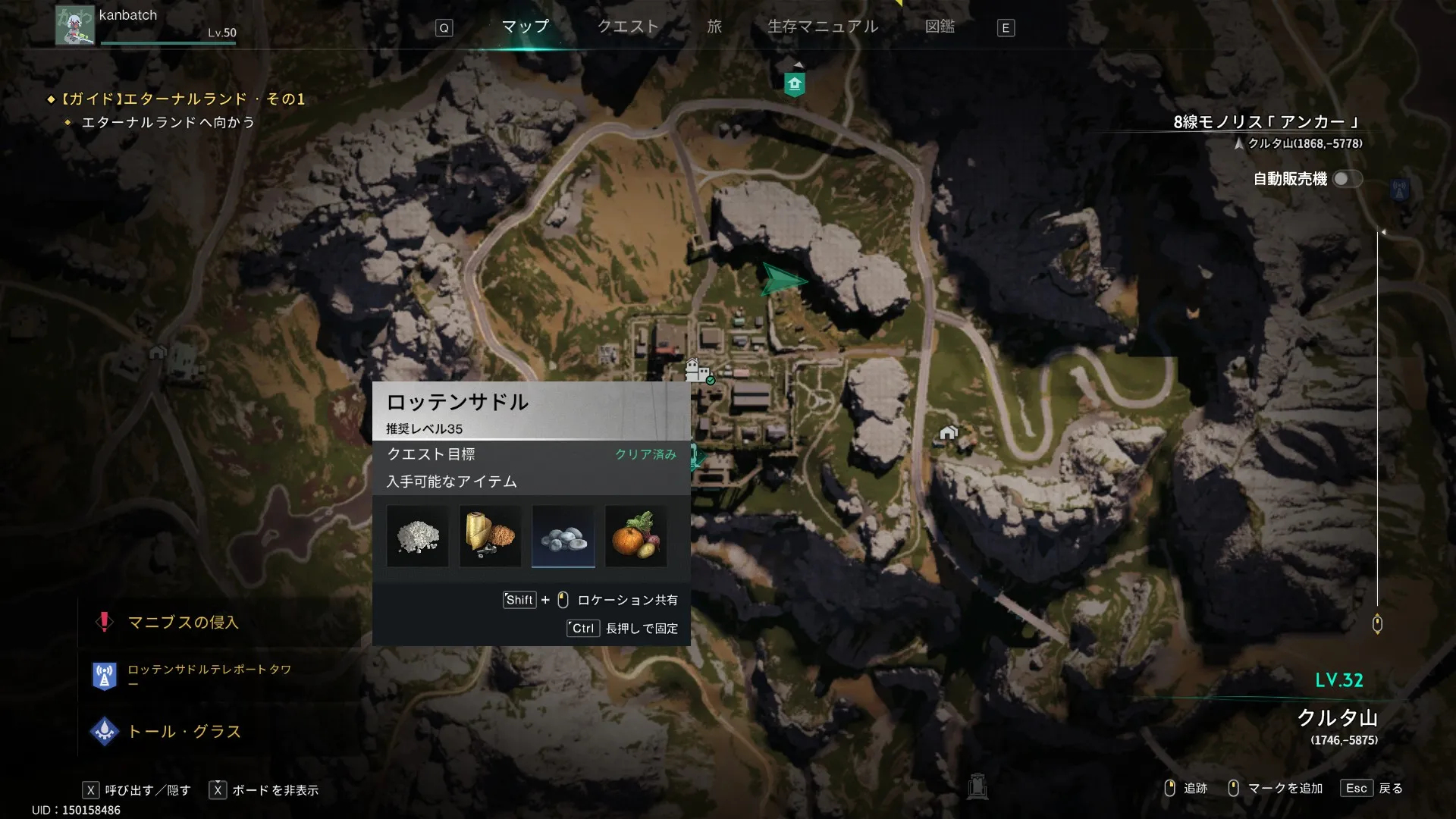Click the kanbatch player avatar
Screen dimensions: 1456x819
[x=74, y=25]
